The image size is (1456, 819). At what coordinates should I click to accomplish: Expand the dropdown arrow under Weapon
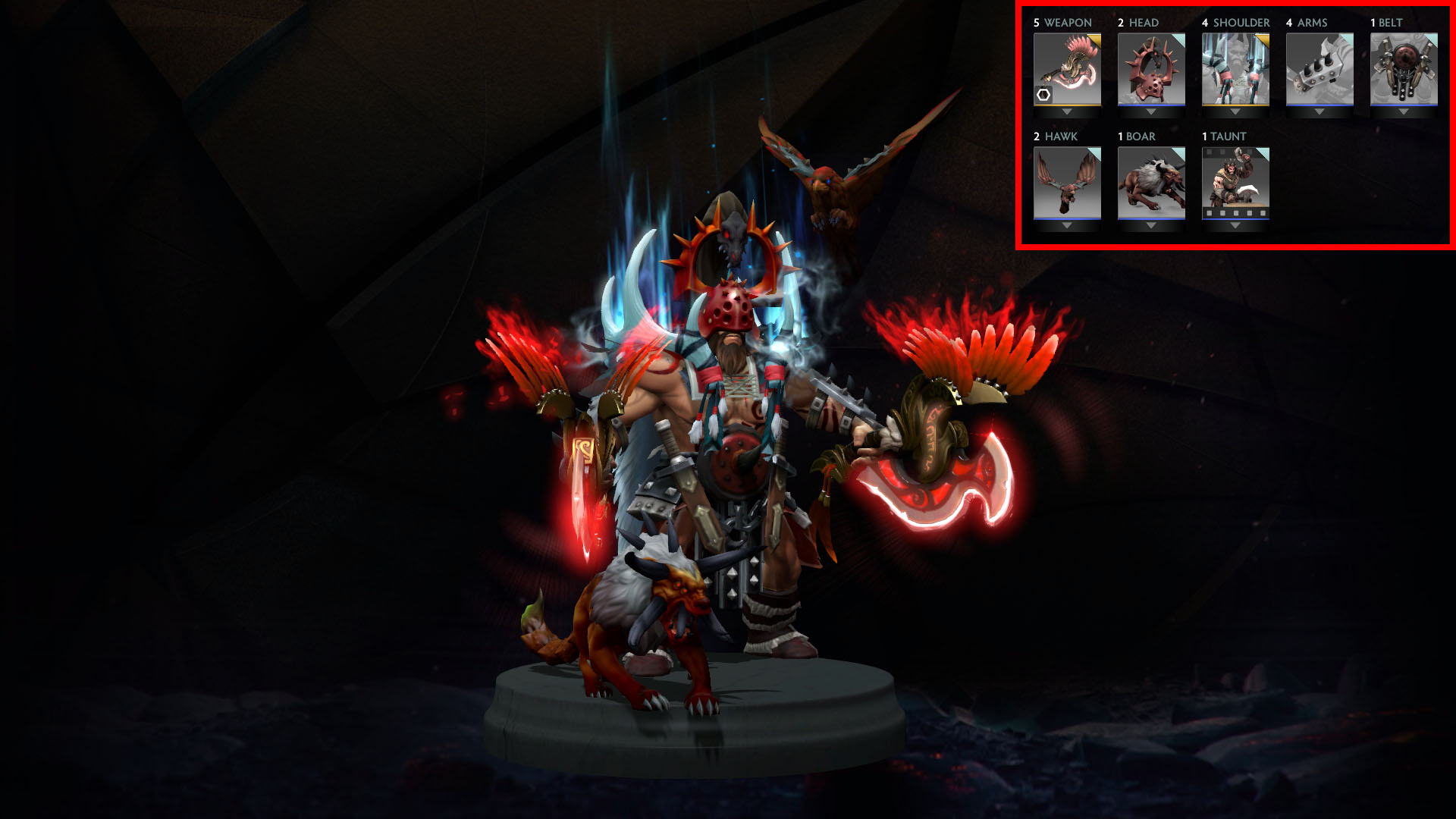[1067, 112]
